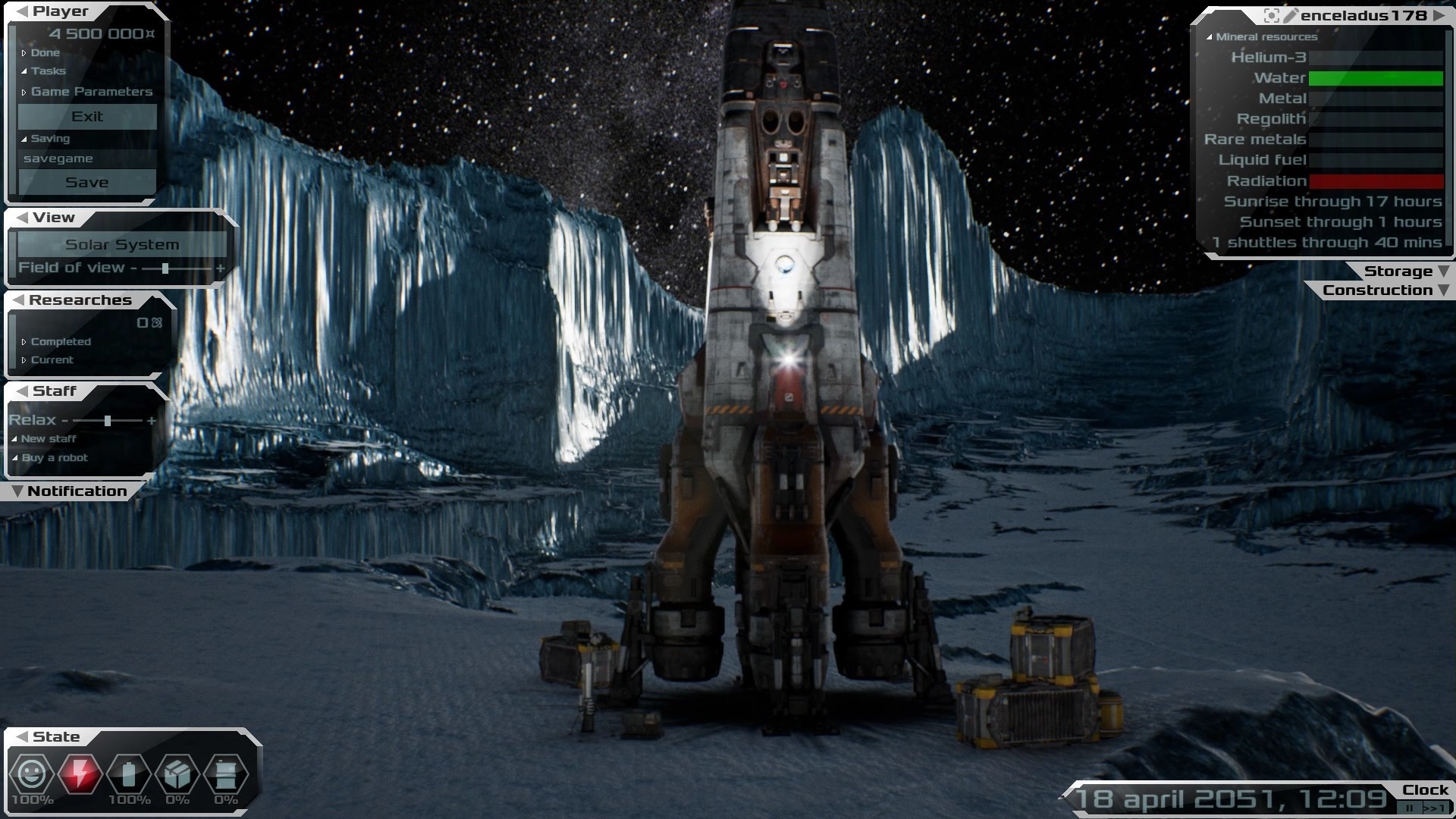1456x819 pixels.
Task: Open the Solar System view
Action: pos(122,245)
